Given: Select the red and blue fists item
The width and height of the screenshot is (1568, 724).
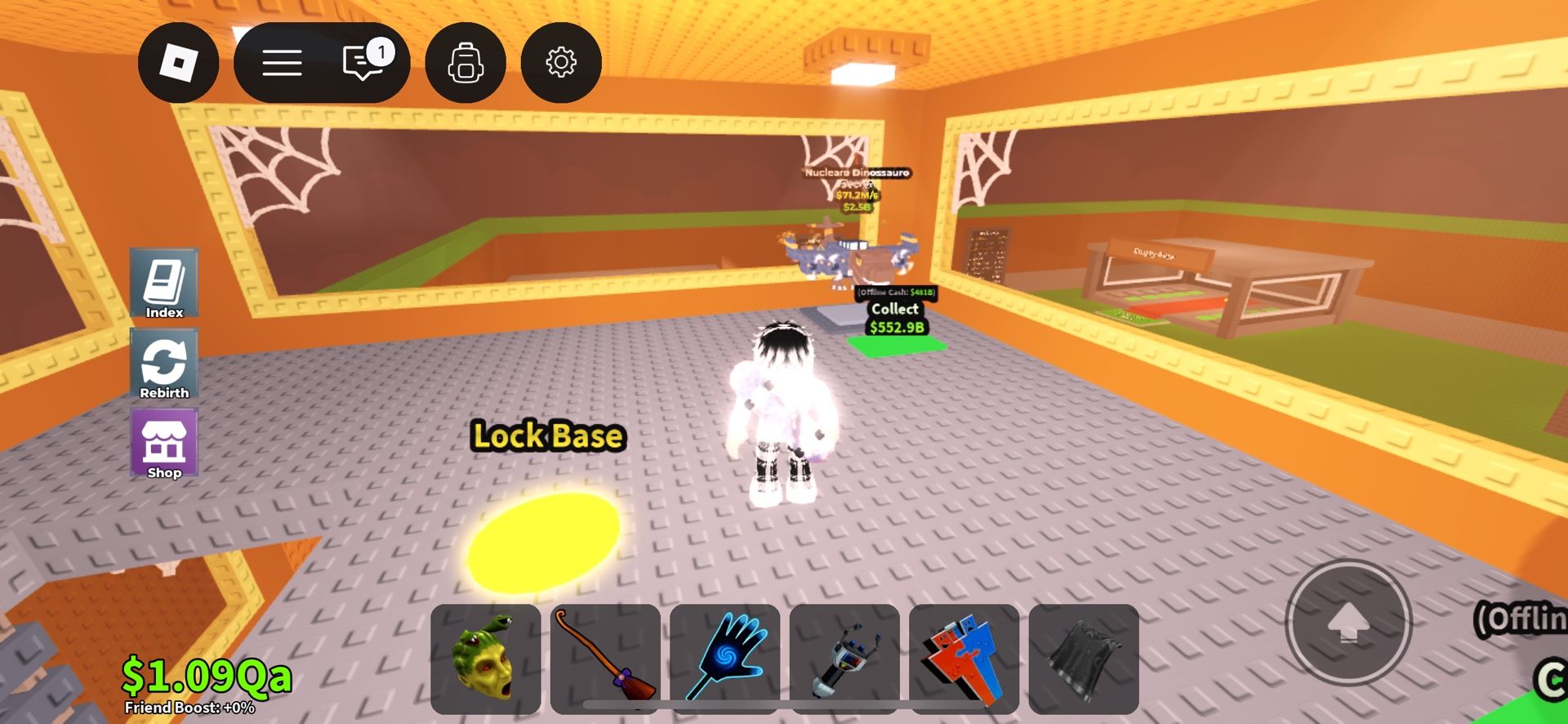Looking at the screenshot, I should click(964, 660).
